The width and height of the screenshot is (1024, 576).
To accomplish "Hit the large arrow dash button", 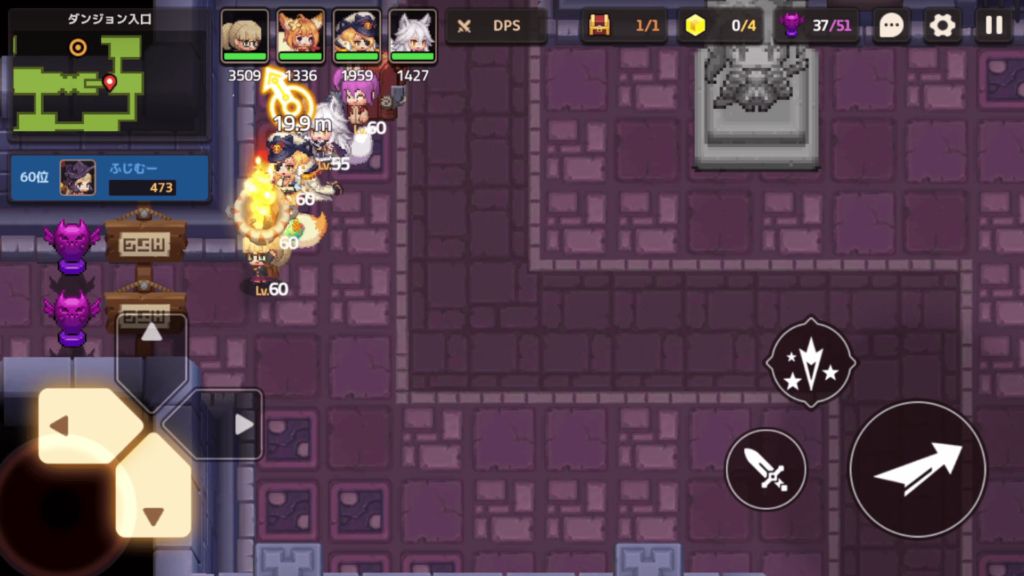I will click(917, 468).
